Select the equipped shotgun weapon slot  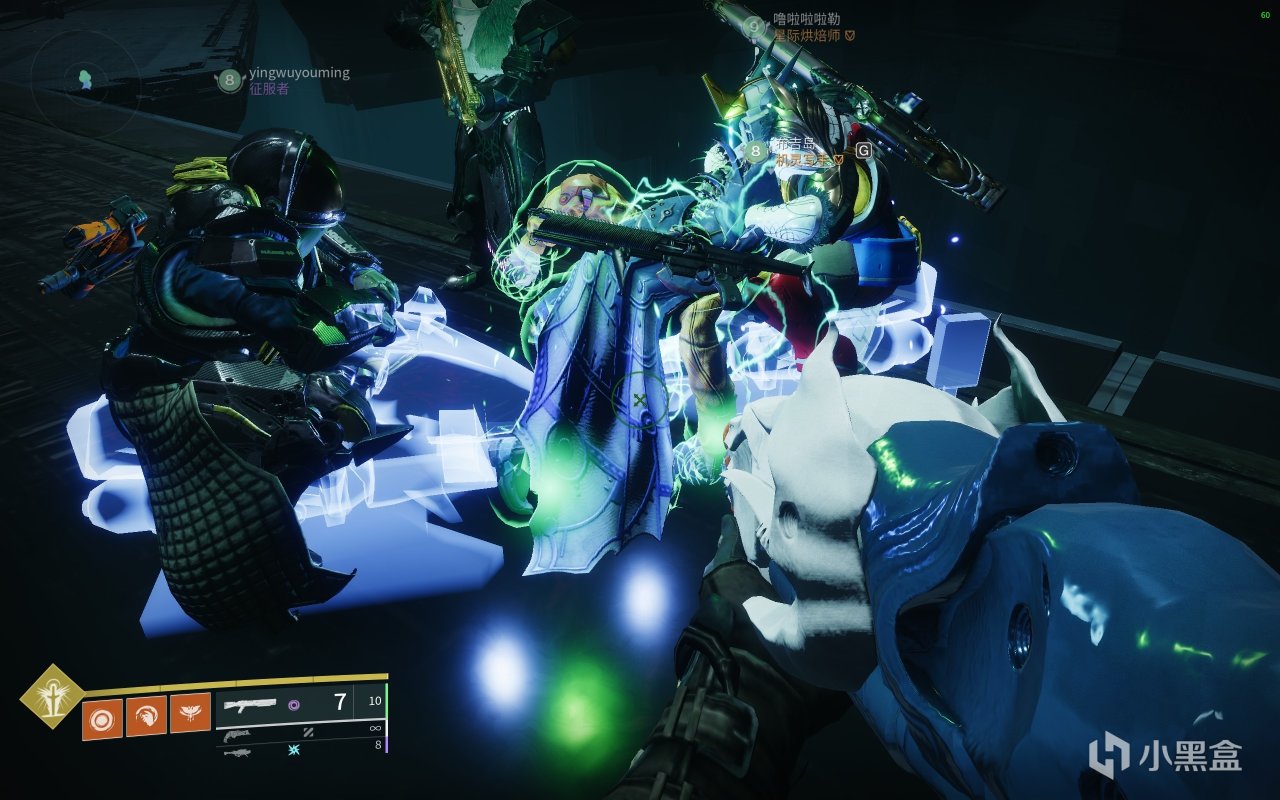(x=252, y=704)
